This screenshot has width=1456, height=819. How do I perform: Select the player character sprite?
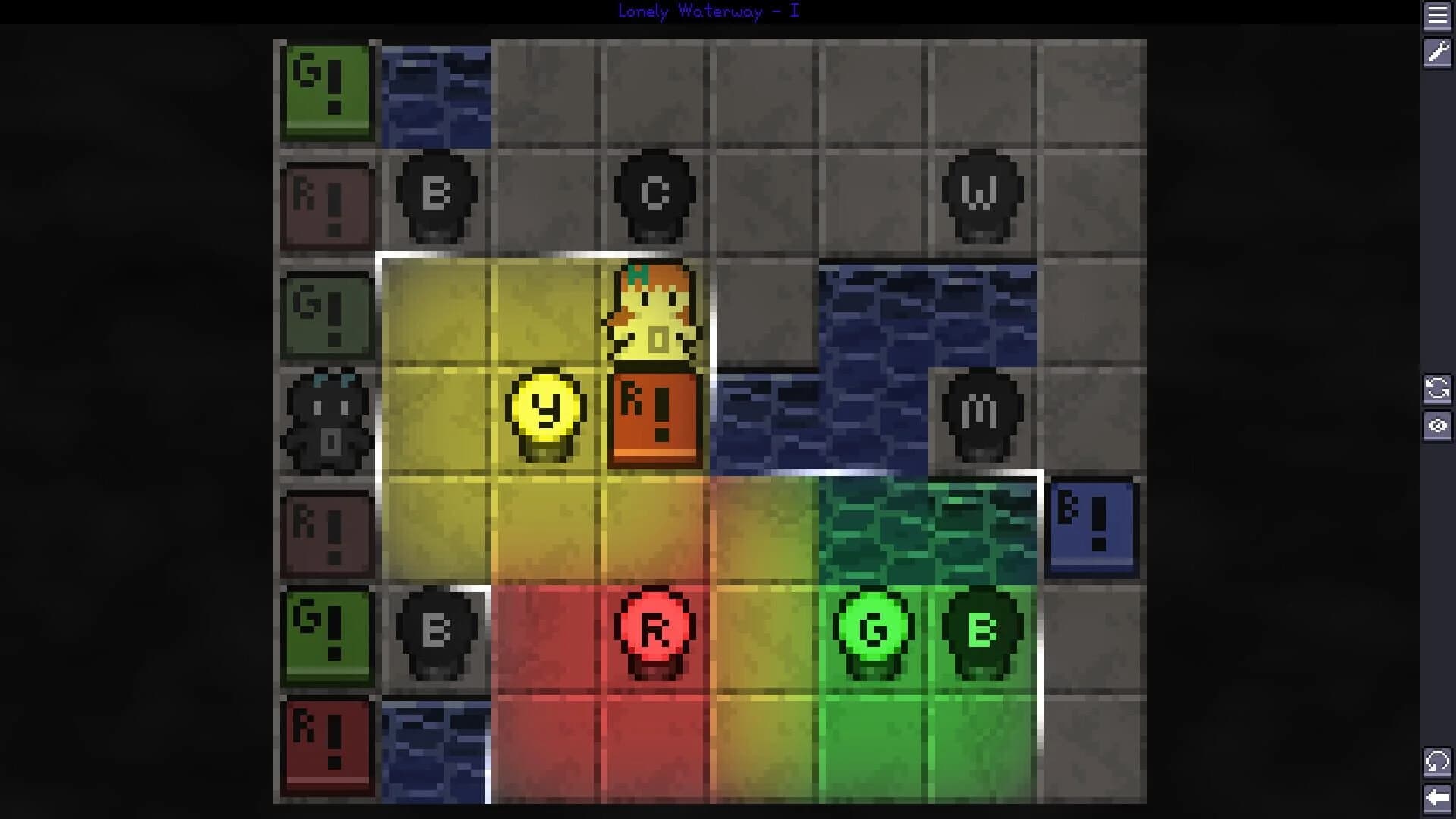coord(654,315)
